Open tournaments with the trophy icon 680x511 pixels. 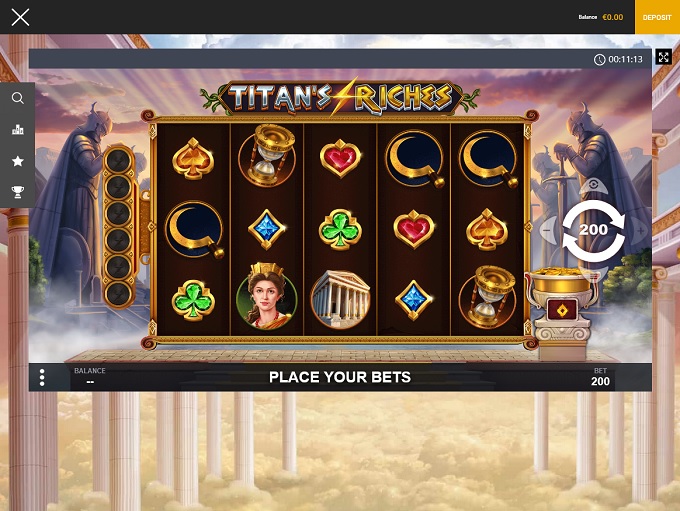point(18,191)
